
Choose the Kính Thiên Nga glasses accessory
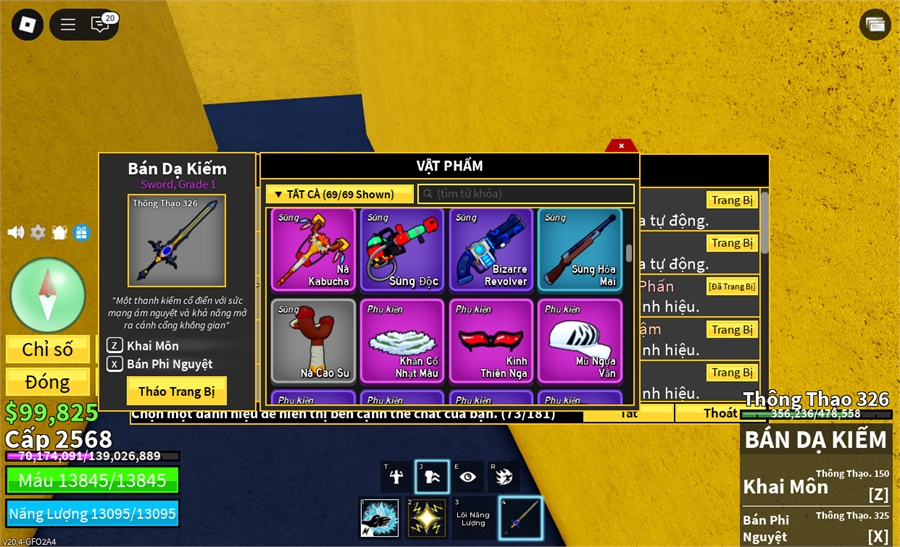point(491,341)
